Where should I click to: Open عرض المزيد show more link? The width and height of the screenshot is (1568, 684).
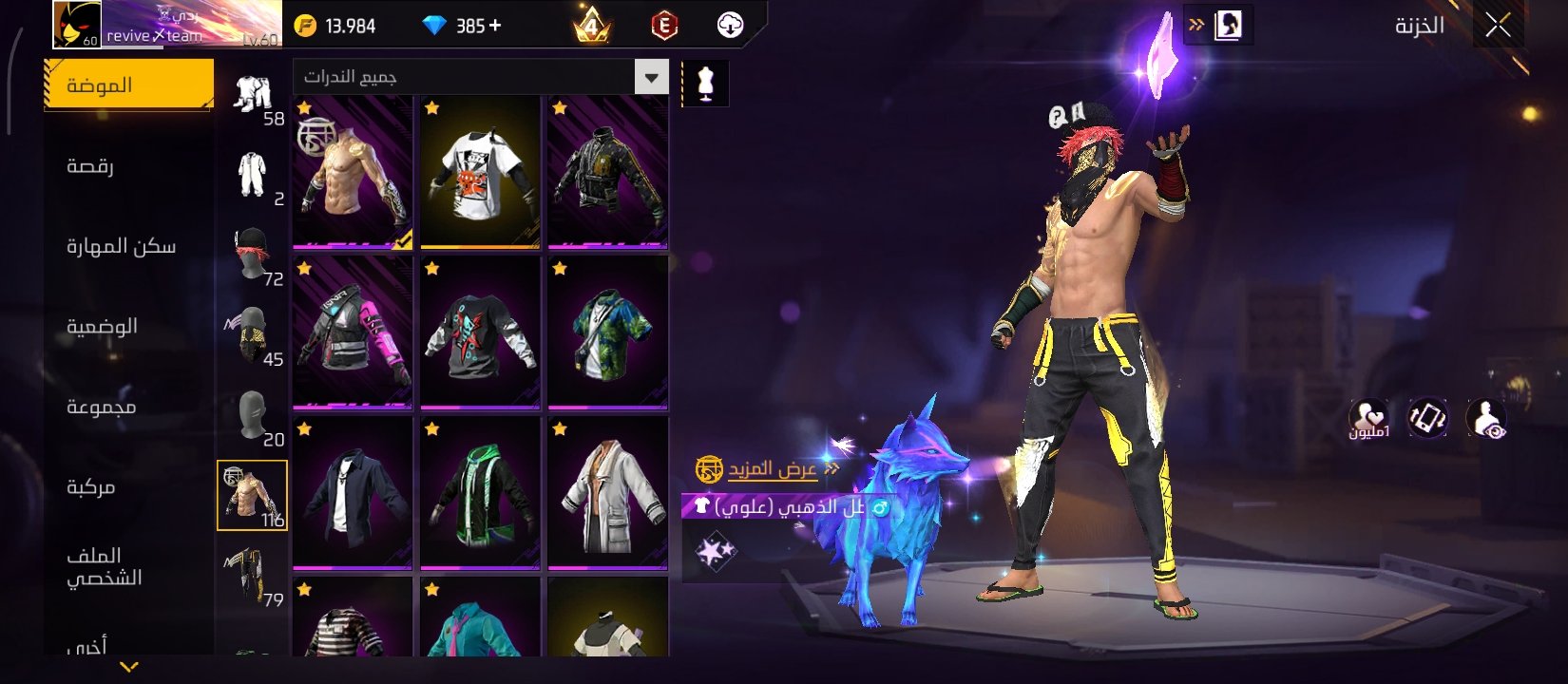[x=771, y=469]
